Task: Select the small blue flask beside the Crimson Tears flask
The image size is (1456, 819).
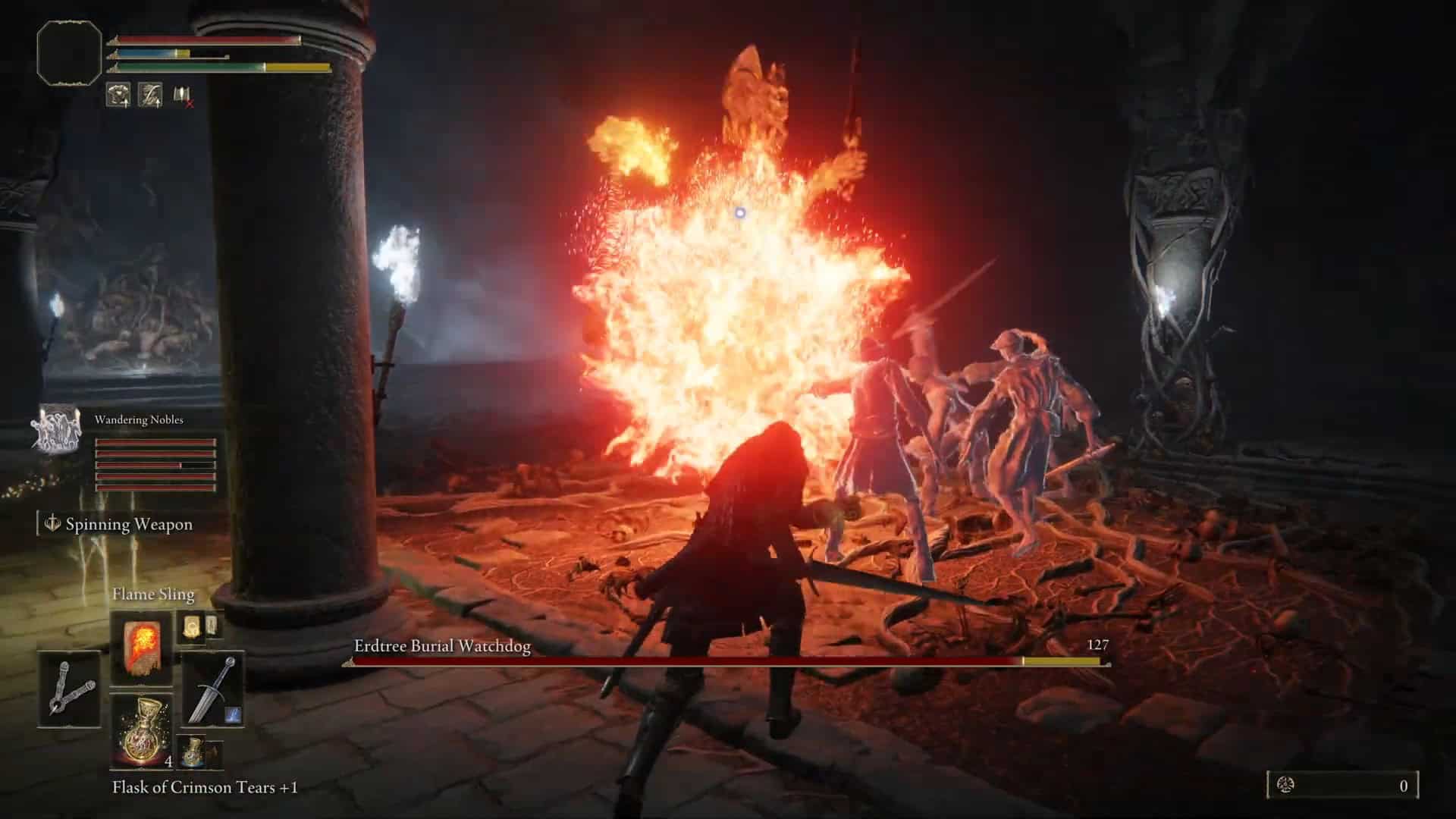Action: [x=192, y=751]
